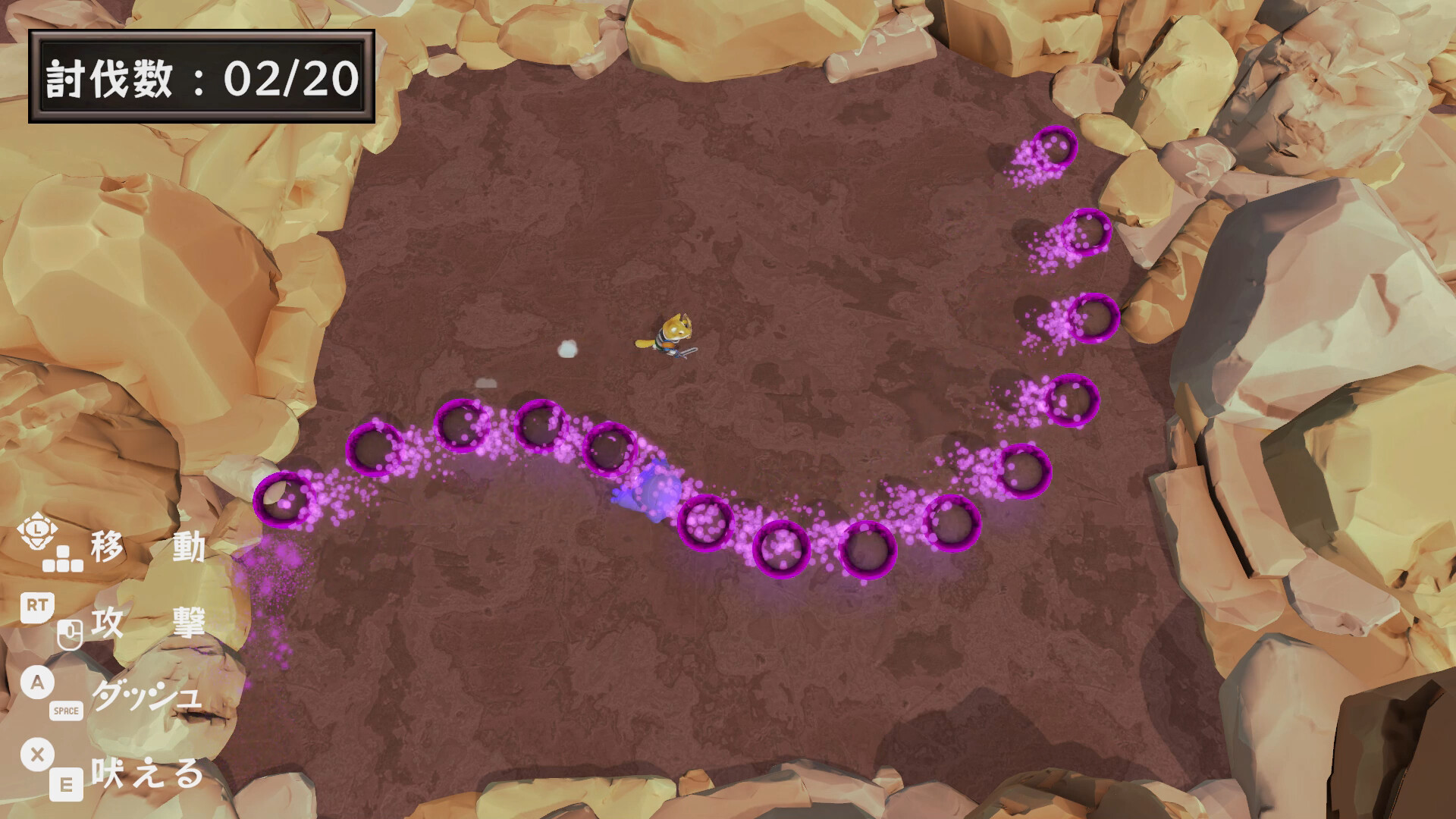The height and width of the screenshot is (819, 1456).
Task: Click the white cloud puff near the fox
Action: [x=567, y=347]
